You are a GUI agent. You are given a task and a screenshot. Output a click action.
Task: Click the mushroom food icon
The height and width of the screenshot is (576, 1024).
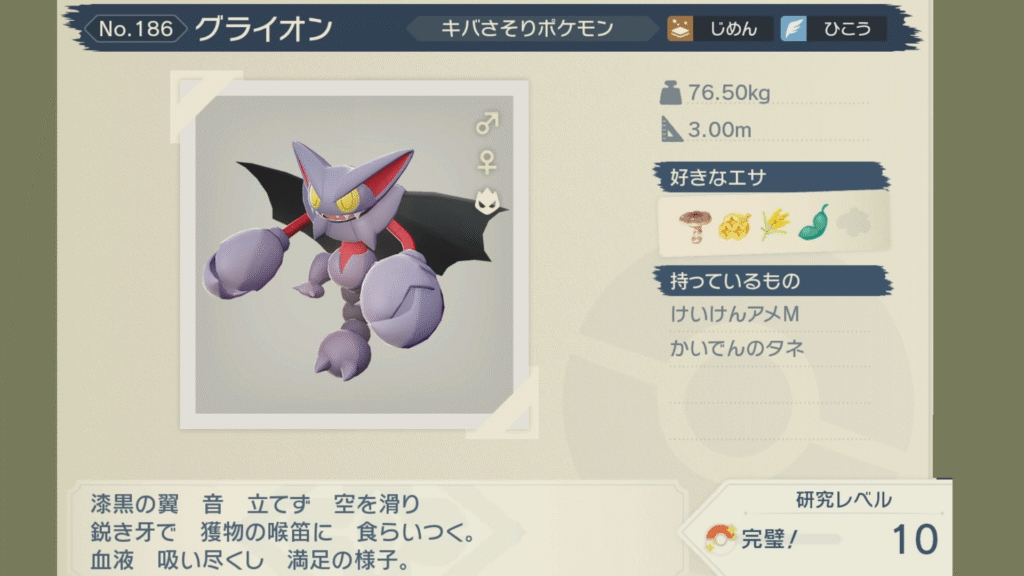pos(692,226)
